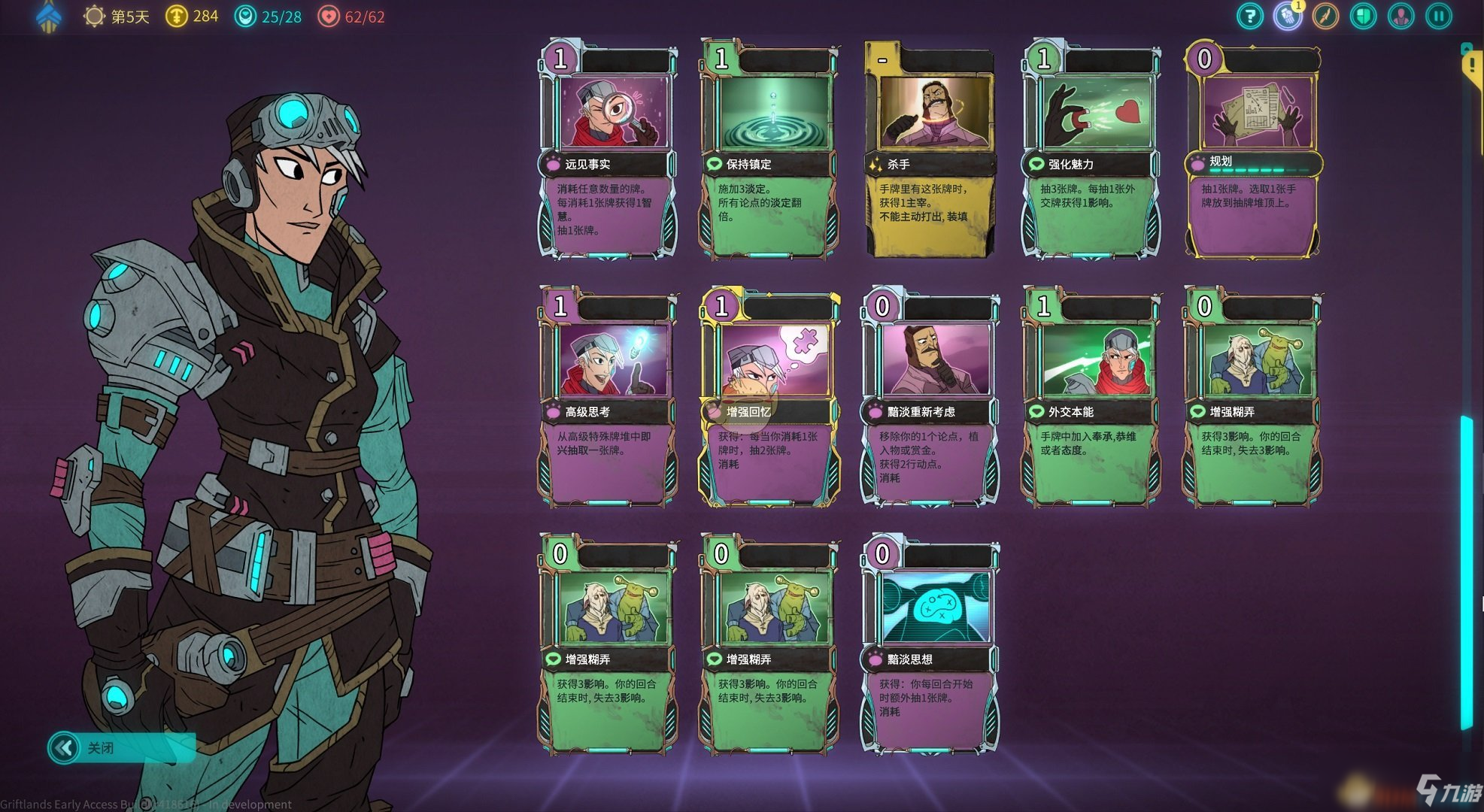Choose the 增强回忆 card
This screenshot has height=812, width=1484.
pos(769,398)
